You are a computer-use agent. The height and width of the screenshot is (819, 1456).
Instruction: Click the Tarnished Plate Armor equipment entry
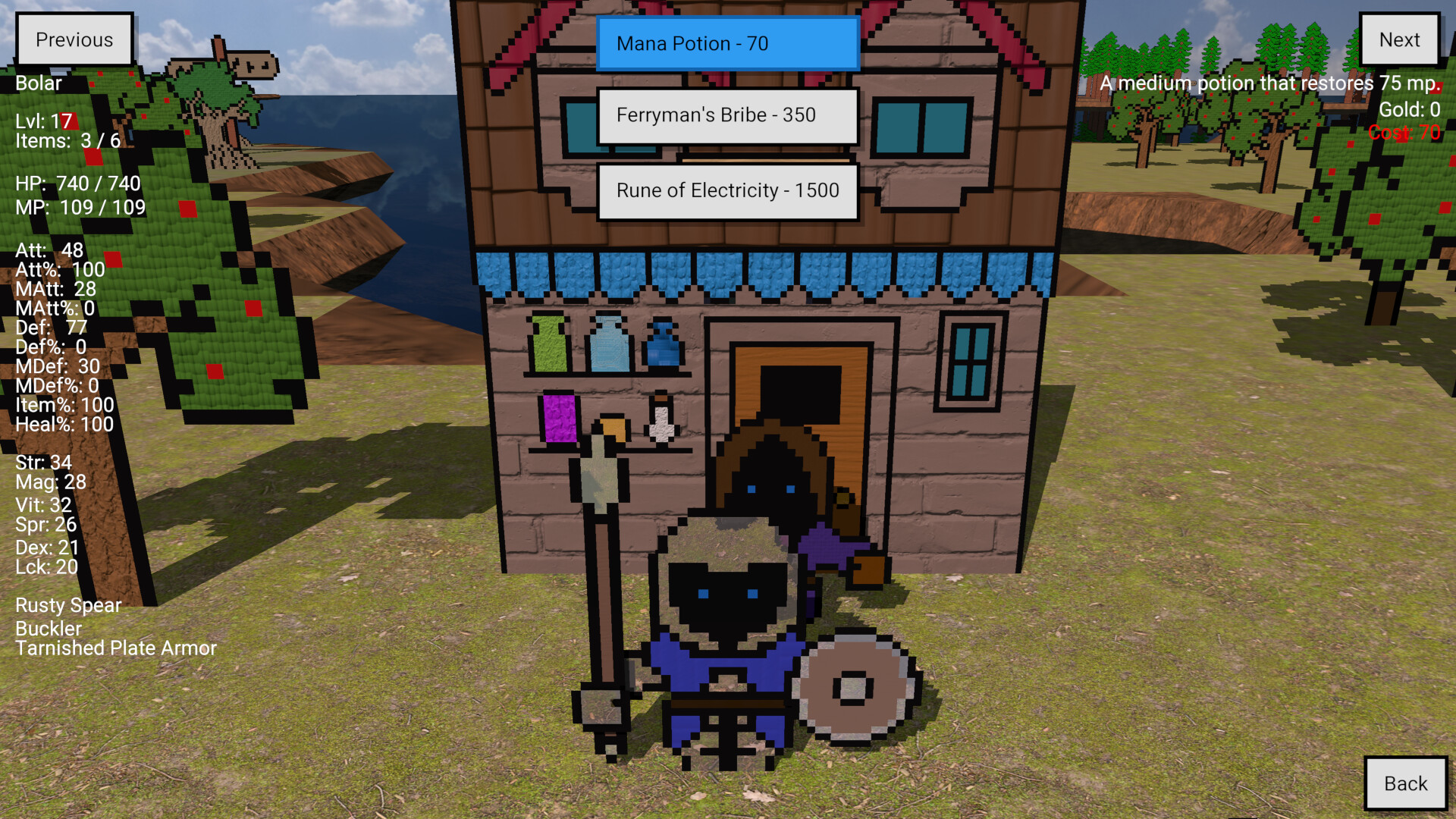115,648
